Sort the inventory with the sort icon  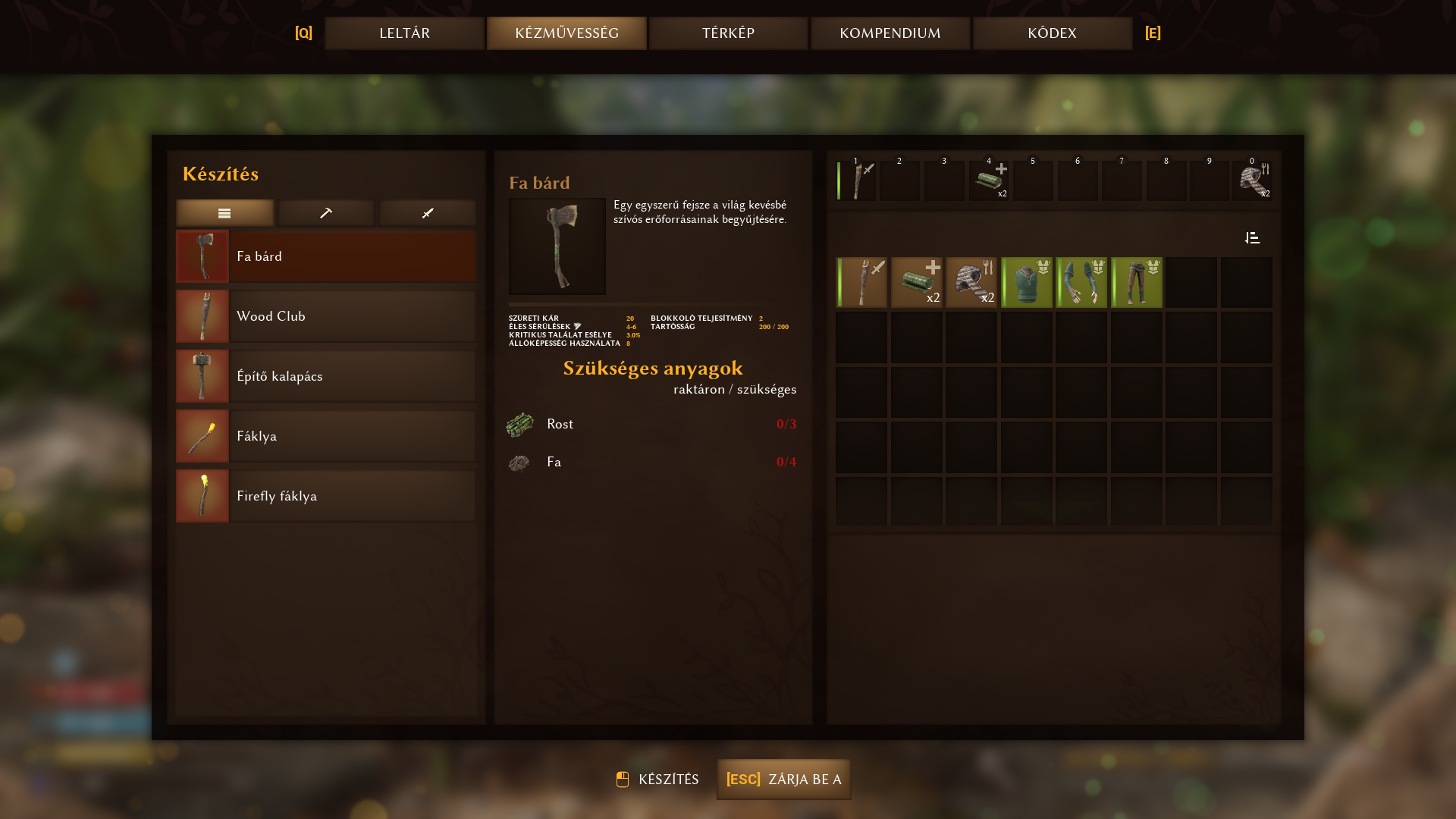[x=1252, y=238]
